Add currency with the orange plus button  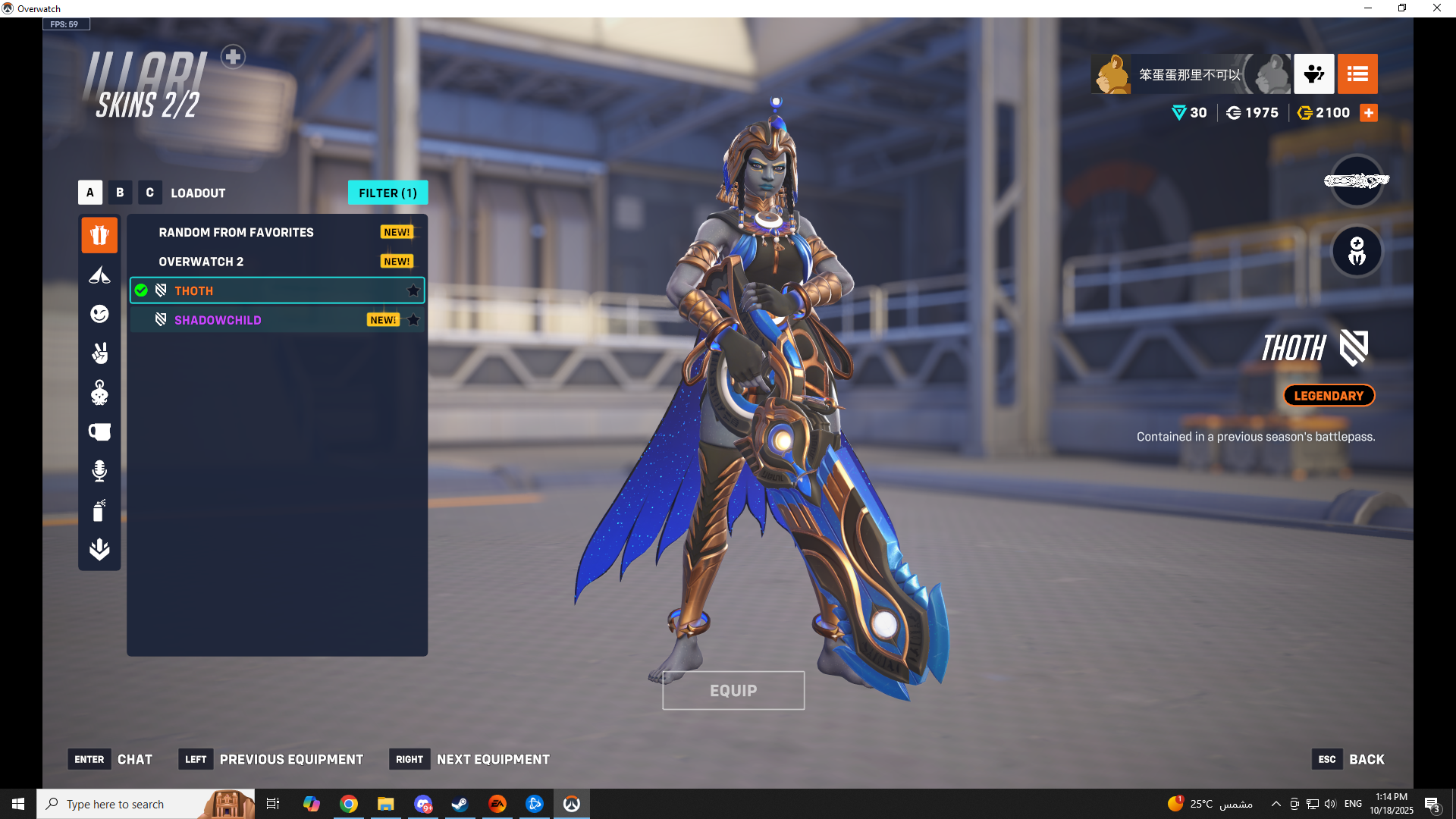pyautogui.click(x=1369, y=113)
